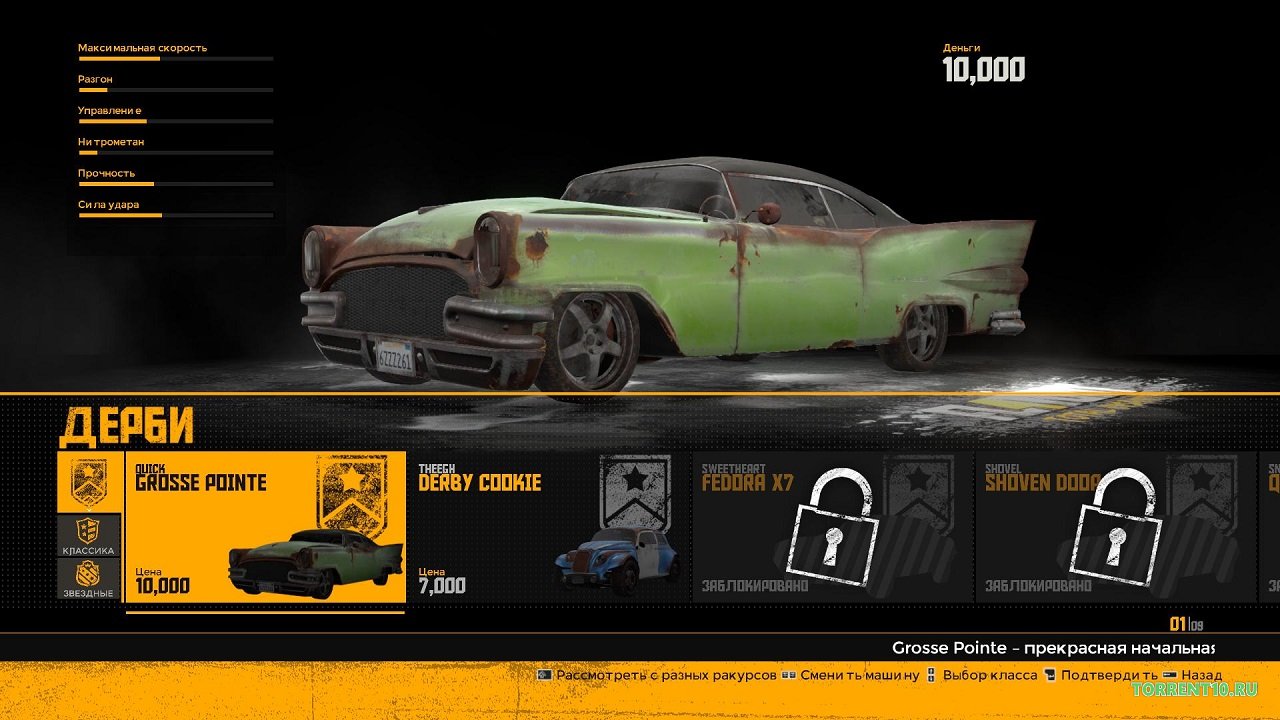The width and height of the screenshot is (1280, 720).
Task: Pick the locked Shovel car card
Action: coord(1115,527)
